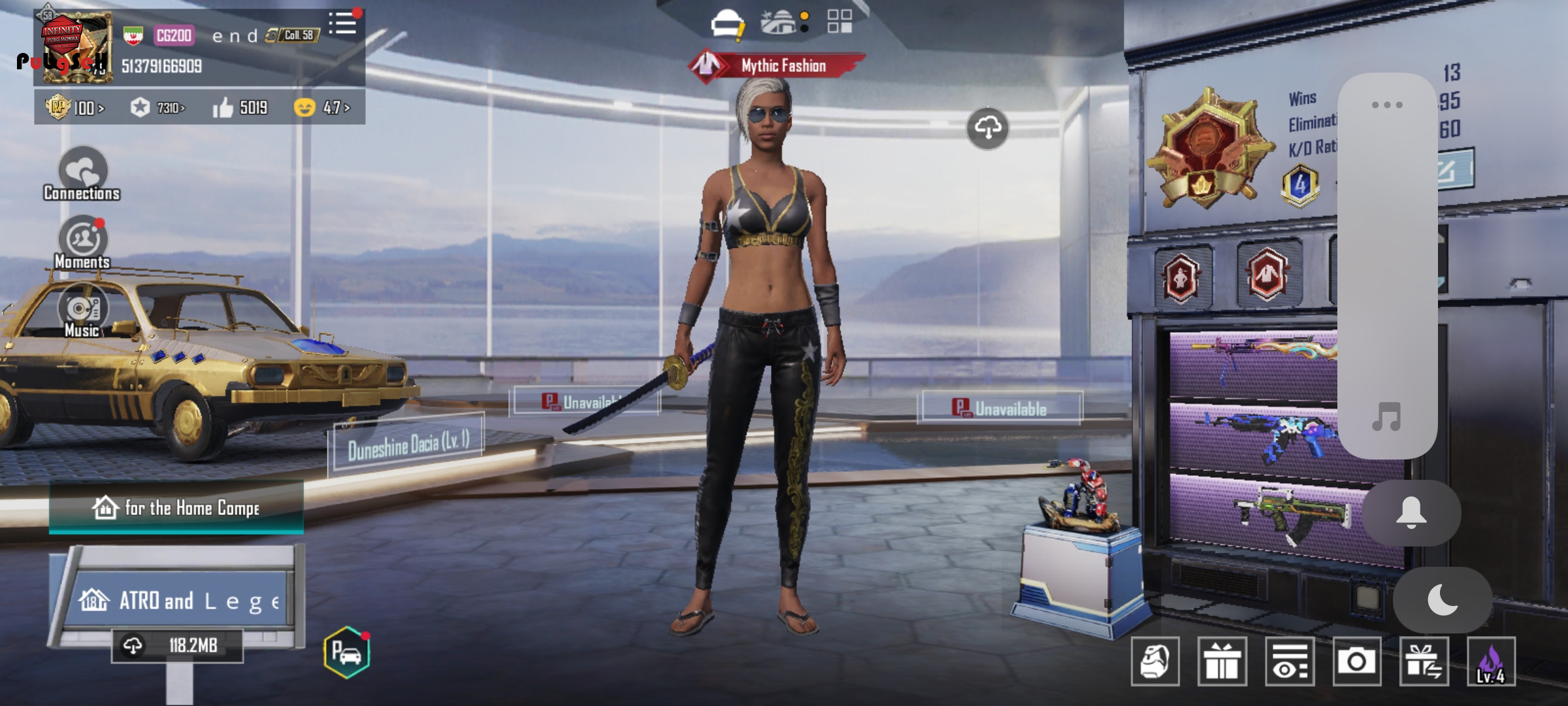Tap the bell notification overlay button

coord(1411,513)
